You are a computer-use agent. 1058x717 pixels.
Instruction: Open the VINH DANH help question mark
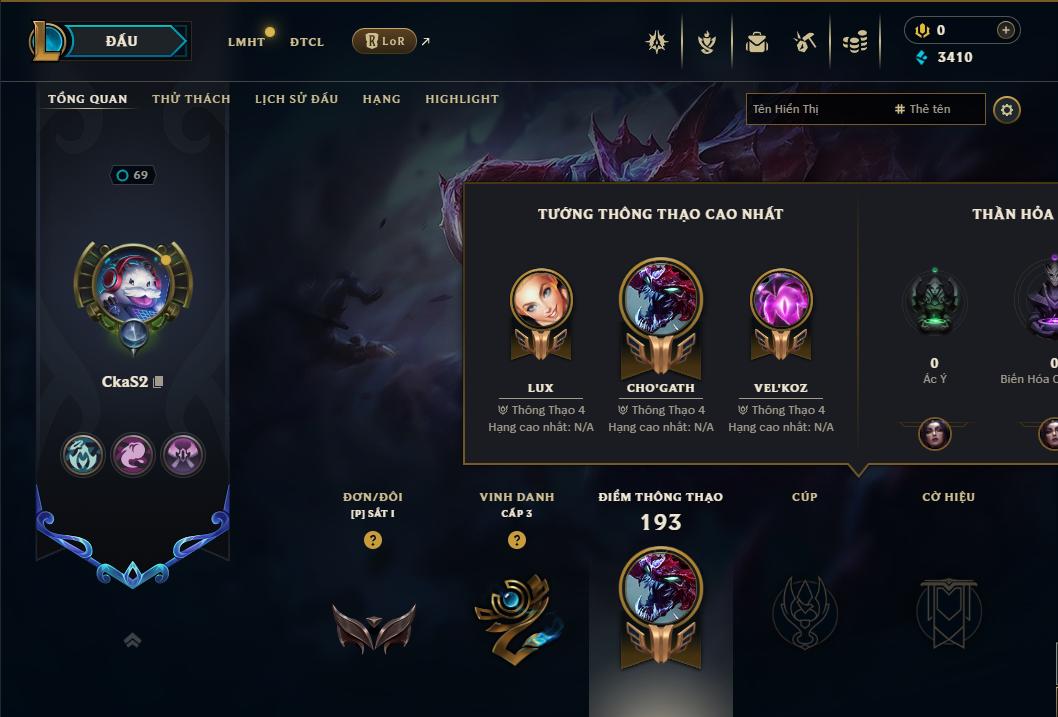[517, 540]
